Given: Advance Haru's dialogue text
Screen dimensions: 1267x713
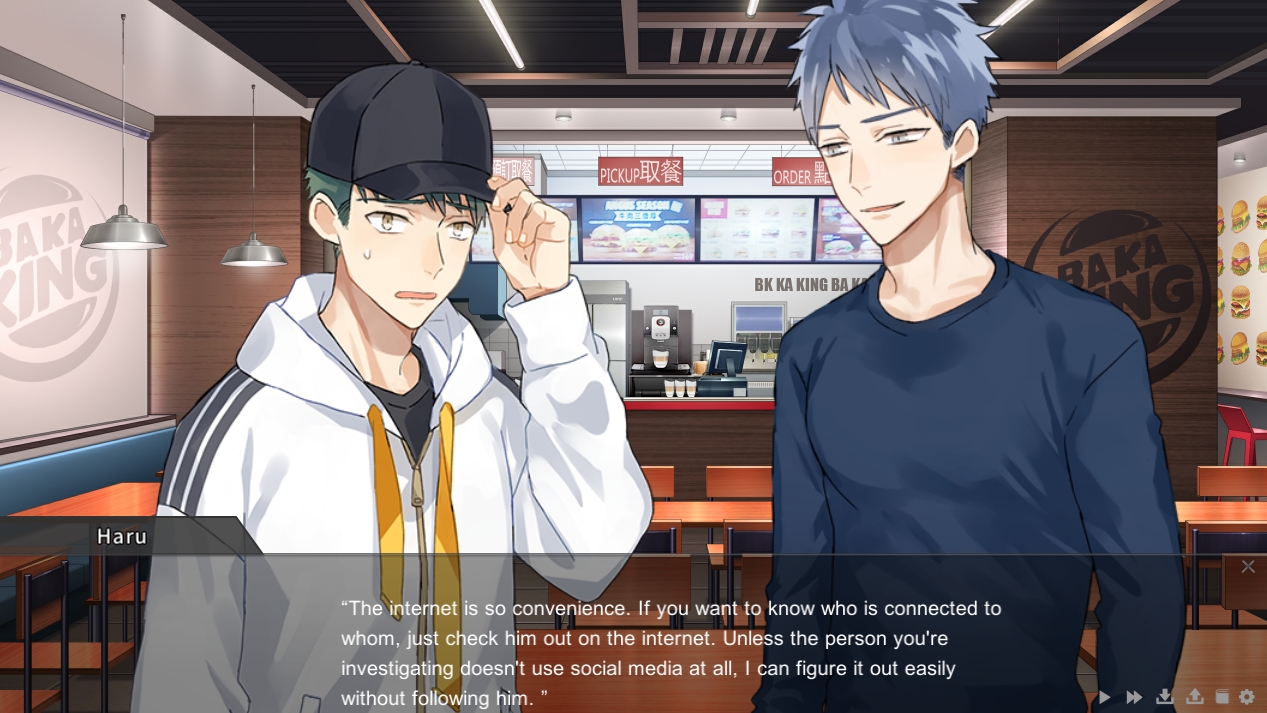Looking at the screenshot, I should pos(670,652).
